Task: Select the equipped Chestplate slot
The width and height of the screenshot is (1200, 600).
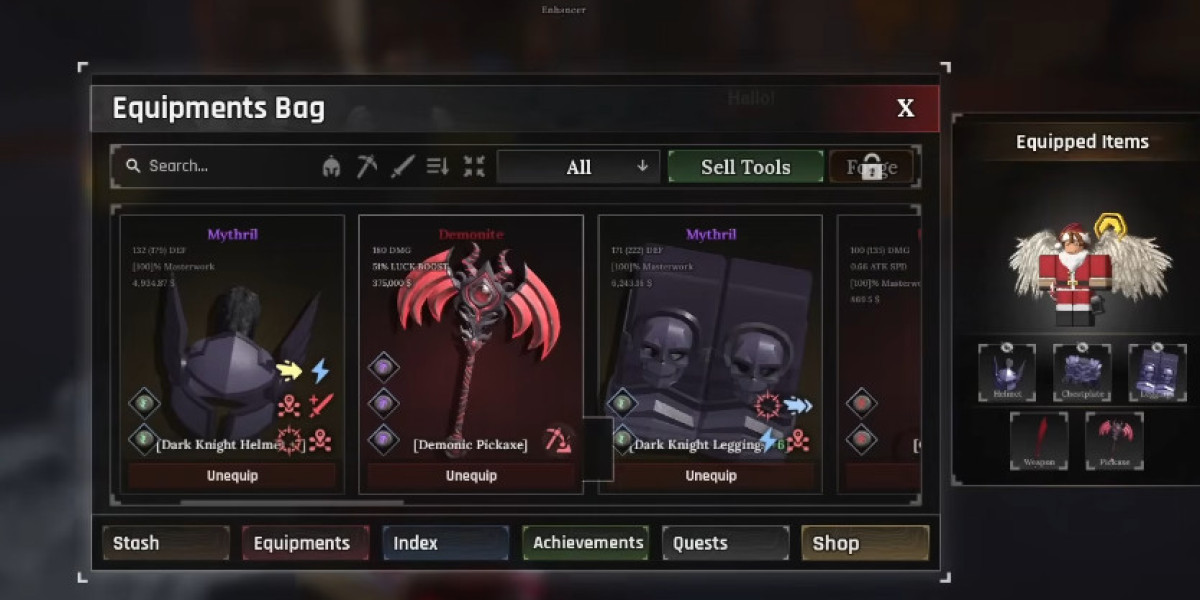Action: click(x=1082, y=372)
